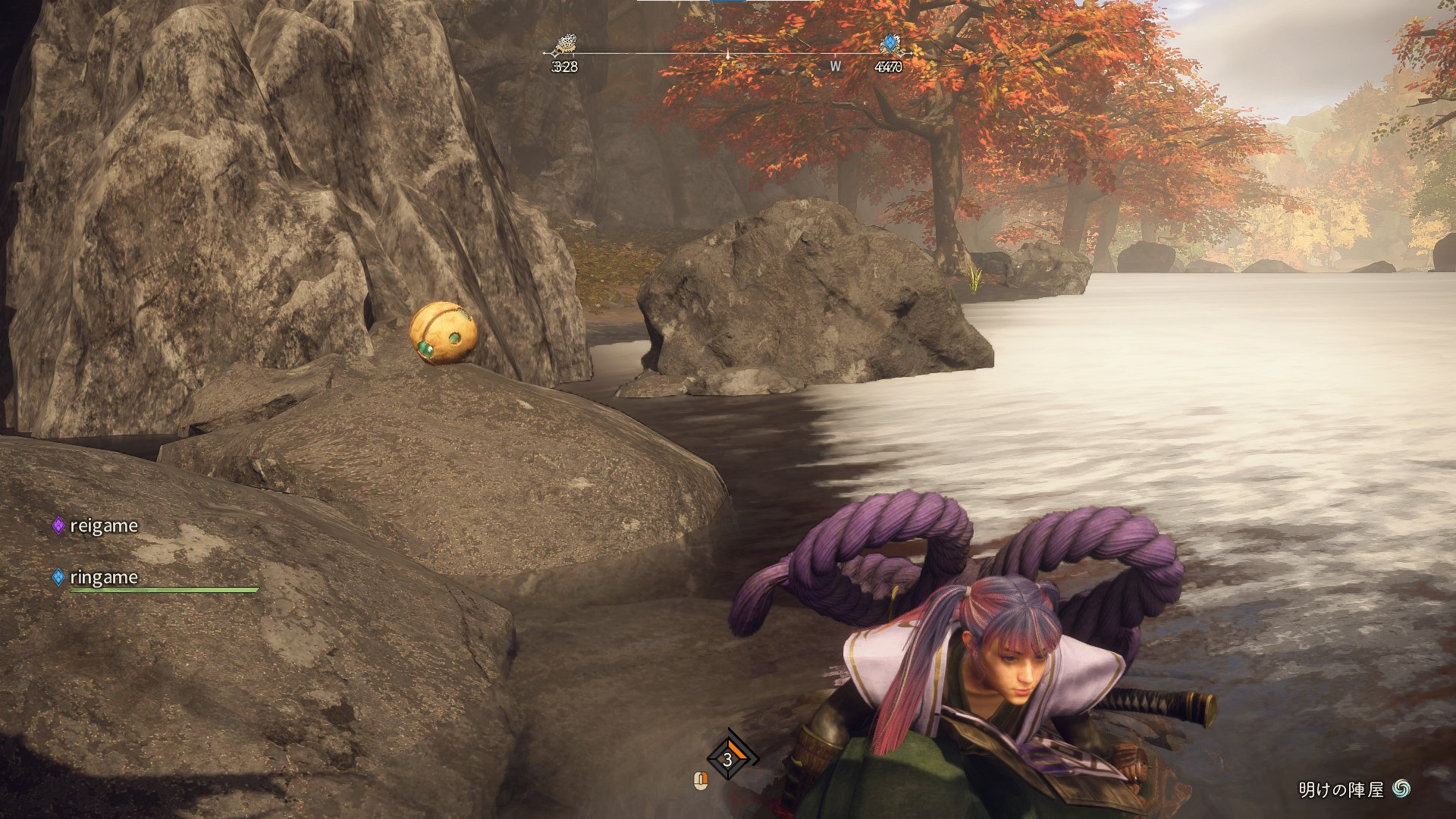1456x819 pixels.
Task: Click the compass center heading indicator
Action: click(x=728, y=55)
